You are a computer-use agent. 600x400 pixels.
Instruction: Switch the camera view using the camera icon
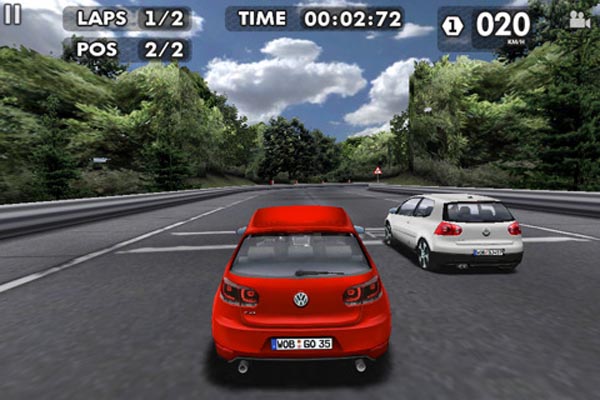[x=578, y=20]
